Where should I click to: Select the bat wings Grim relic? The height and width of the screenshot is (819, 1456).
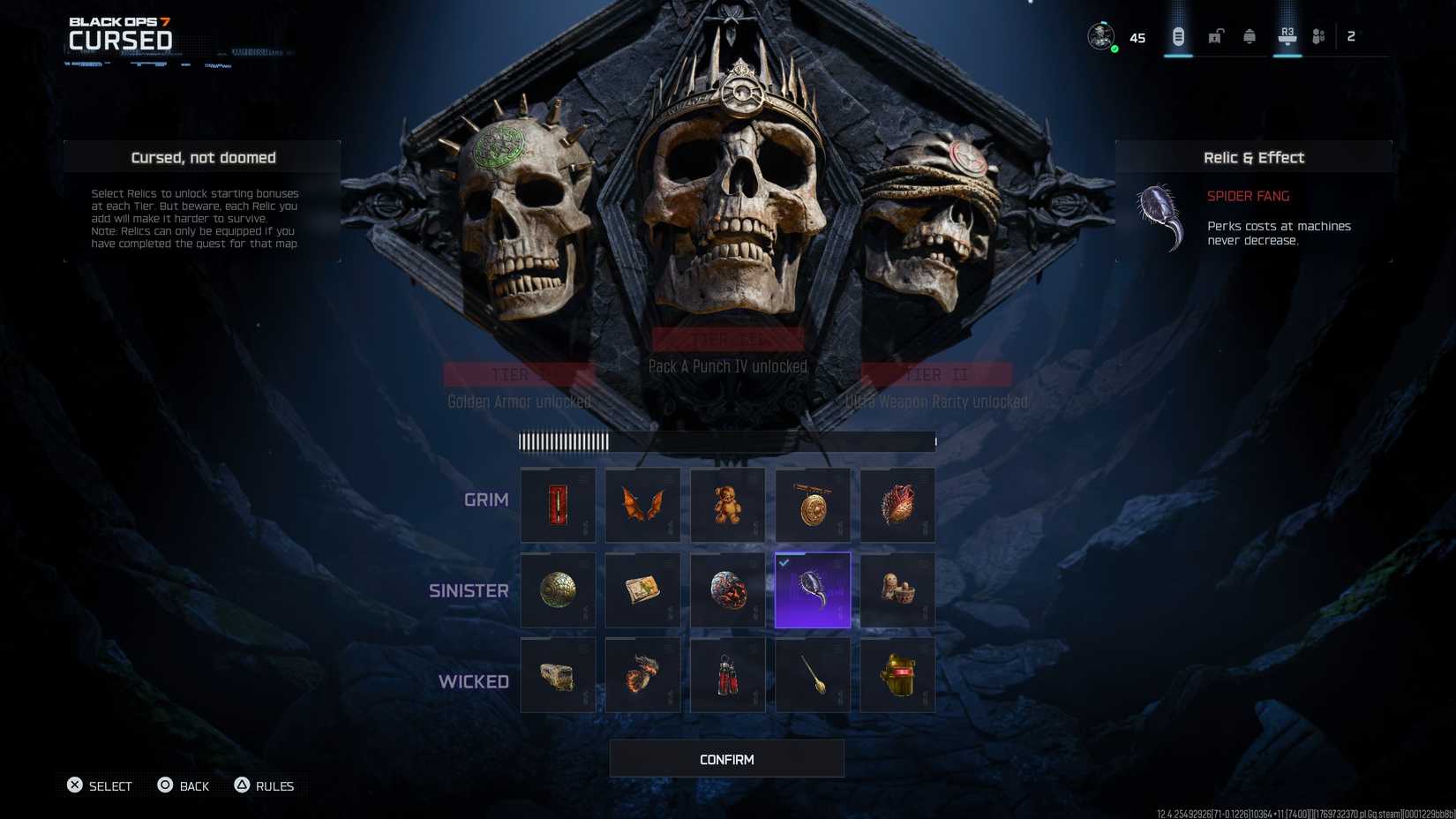(642, 504)
